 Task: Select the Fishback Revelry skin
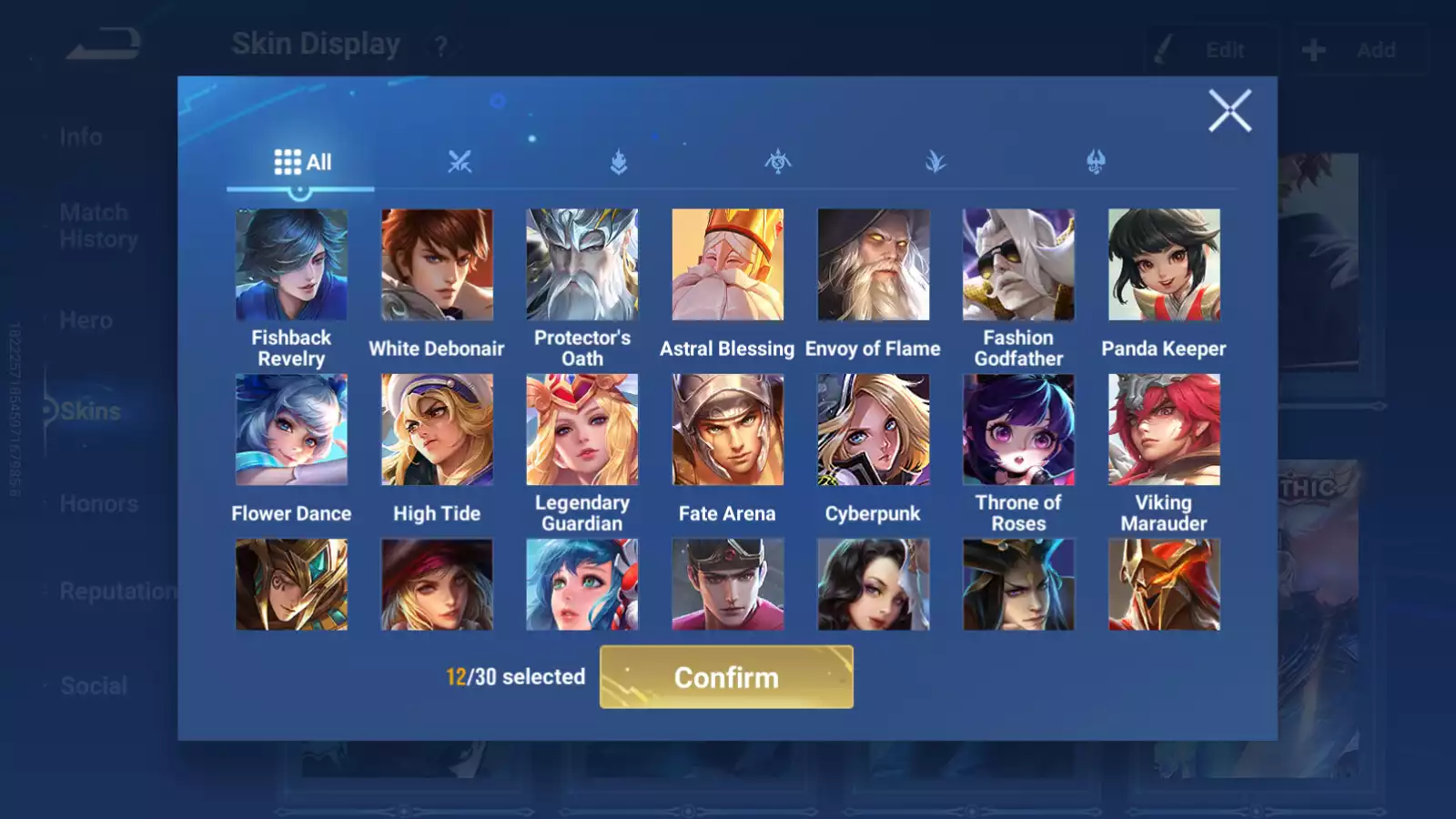click(291, 264)
